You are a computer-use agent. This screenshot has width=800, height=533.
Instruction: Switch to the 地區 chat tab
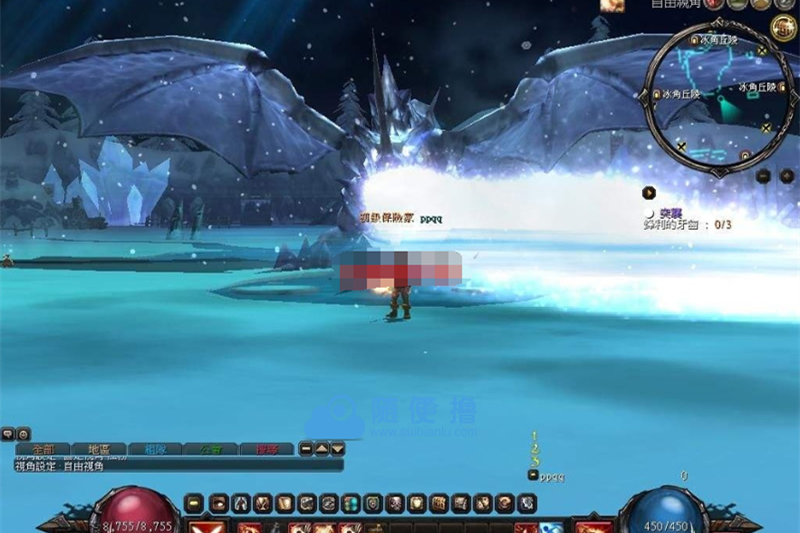click(x=98, y=450)
